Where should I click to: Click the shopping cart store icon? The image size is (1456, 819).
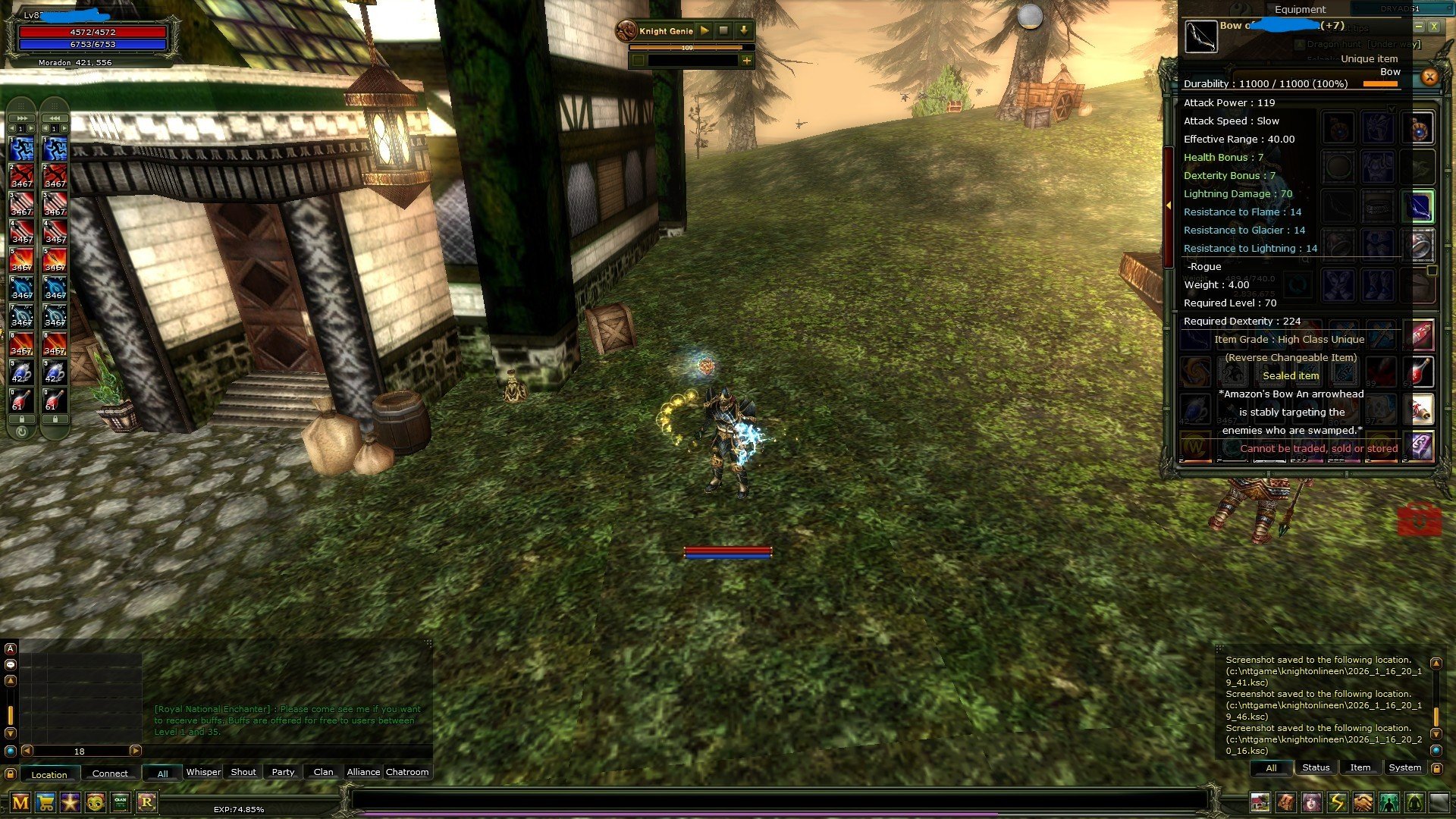click(x=44, y=802)
